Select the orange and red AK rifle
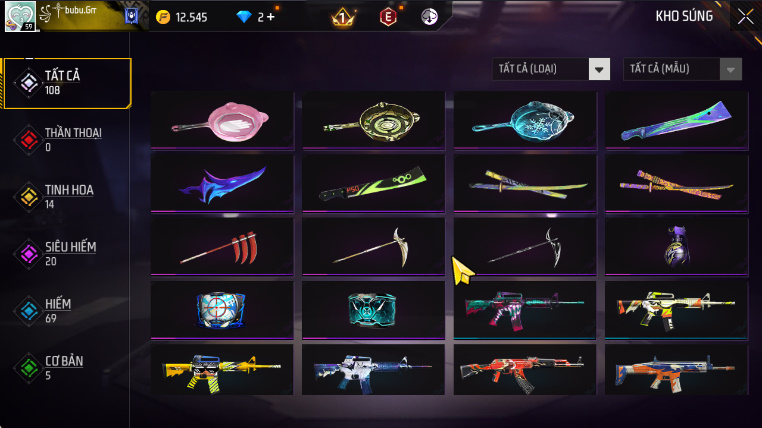The height and width of the screenshot is (428, 762). [525, 369]
